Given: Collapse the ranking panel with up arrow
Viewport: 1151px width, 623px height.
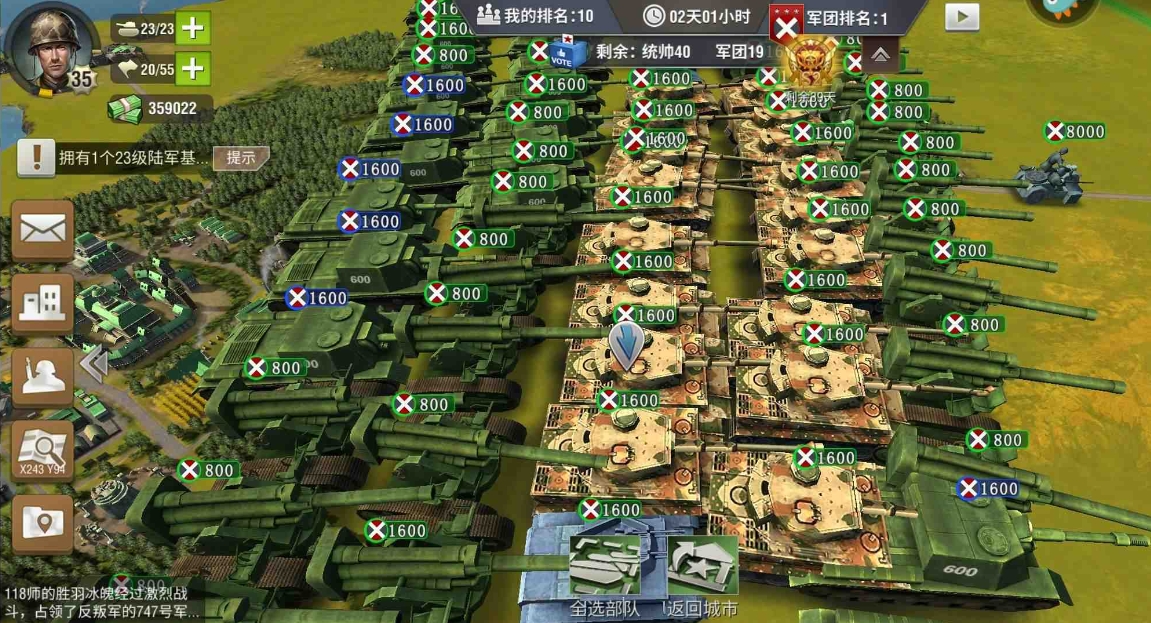Looking at the screenshot, I should [x=880, y=55].
